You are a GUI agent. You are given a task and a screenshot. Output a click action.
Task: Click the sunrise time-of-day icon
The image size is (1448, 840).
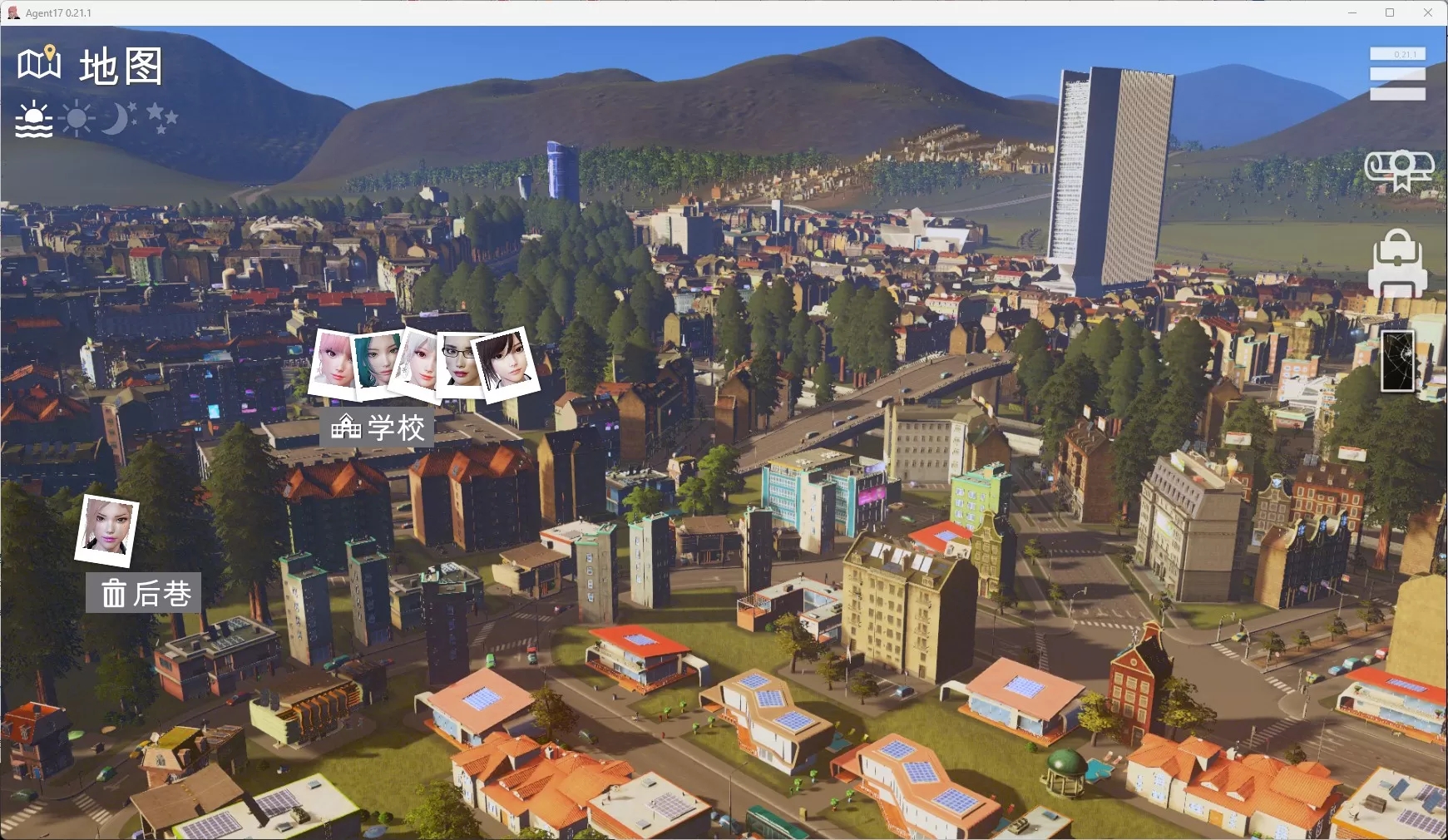(34, 120)
